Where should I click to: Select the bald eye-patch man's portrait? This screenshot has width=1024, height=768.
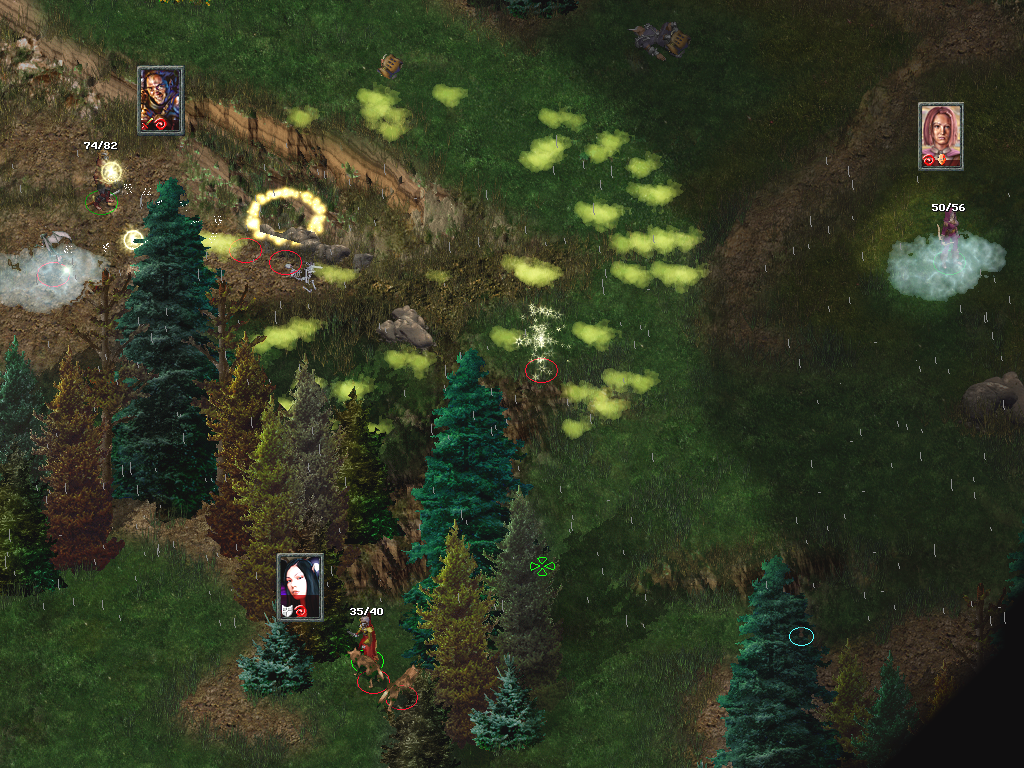click(160, 100)
